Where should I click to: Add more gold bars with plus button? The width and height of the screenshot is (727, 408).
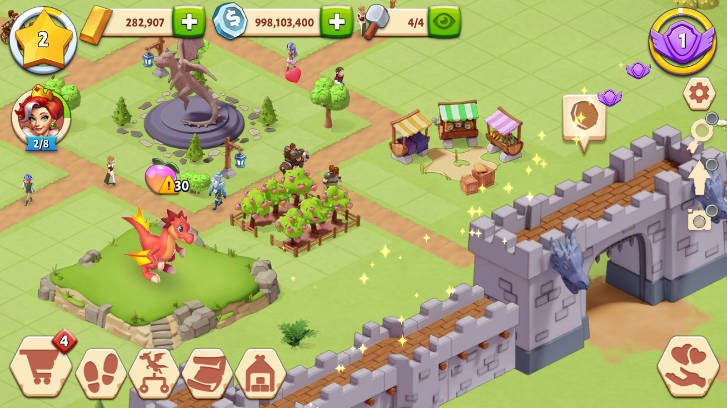tap(188, 20)
